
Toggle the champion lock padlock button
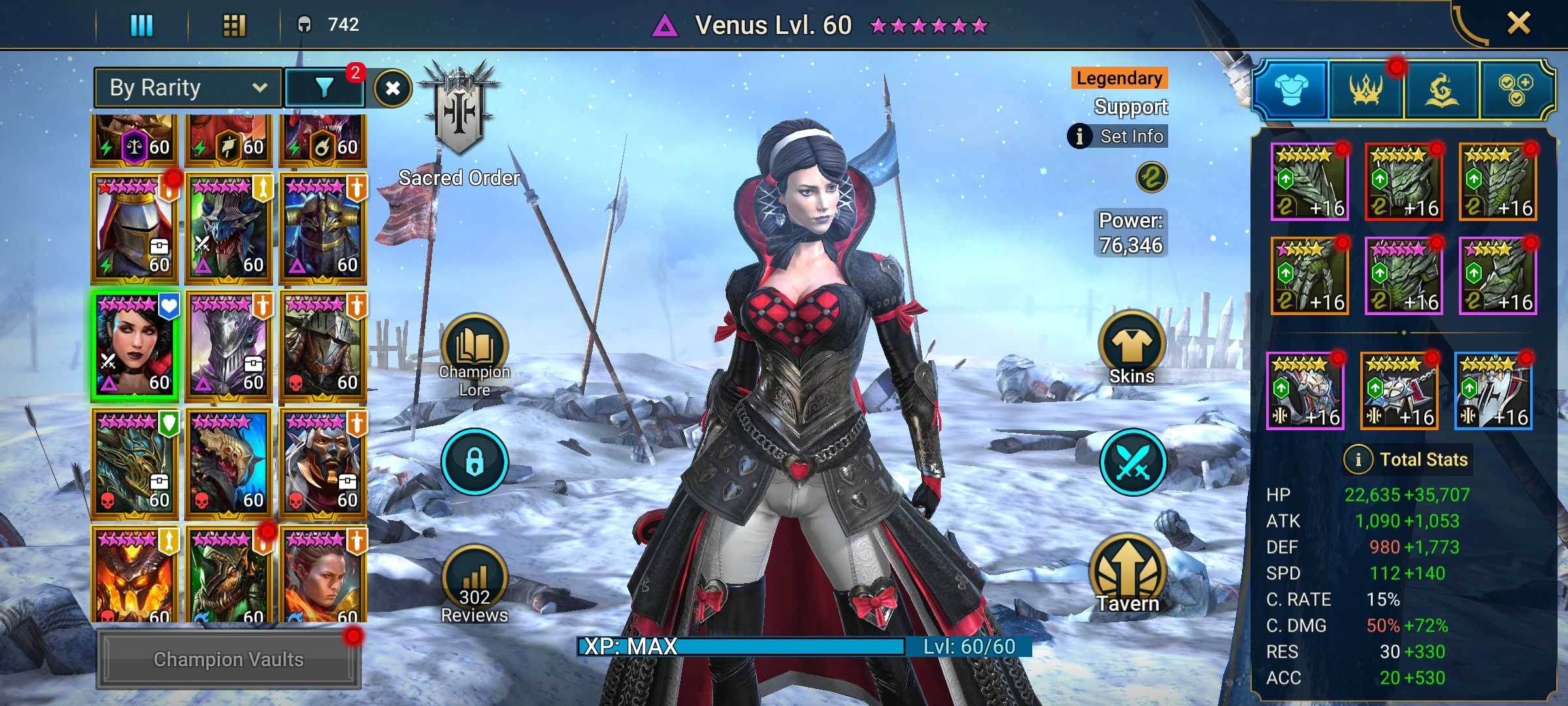(474, 462)
